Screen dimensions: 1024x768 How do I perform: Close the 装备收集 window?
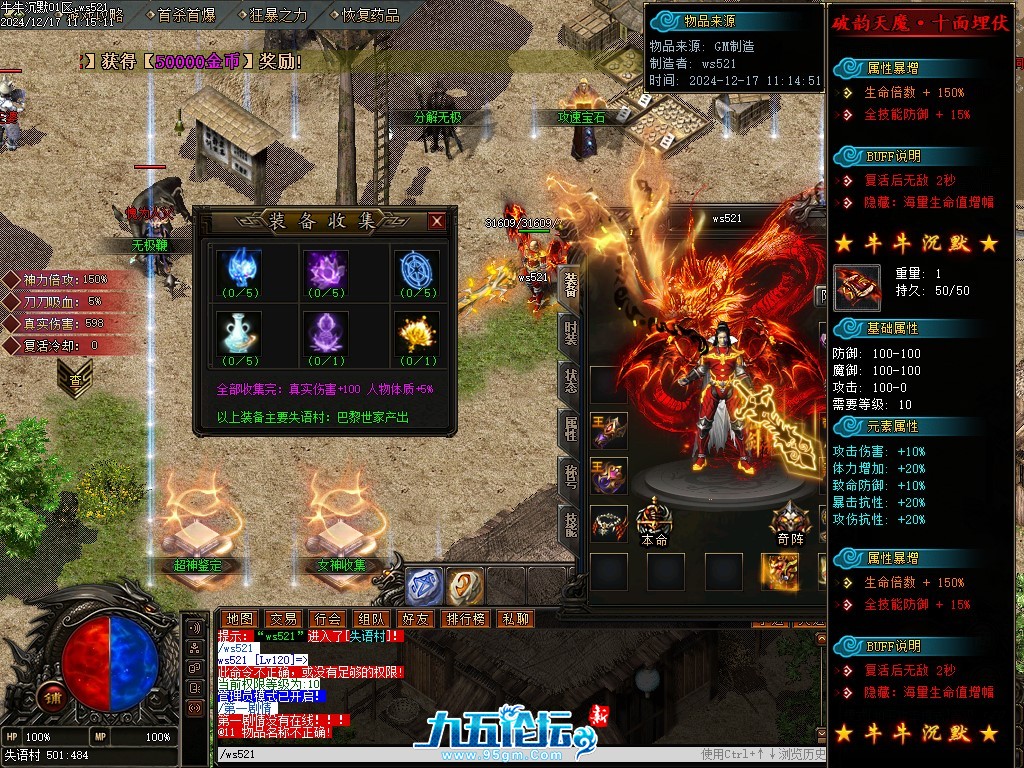click(x=436, y=222)
